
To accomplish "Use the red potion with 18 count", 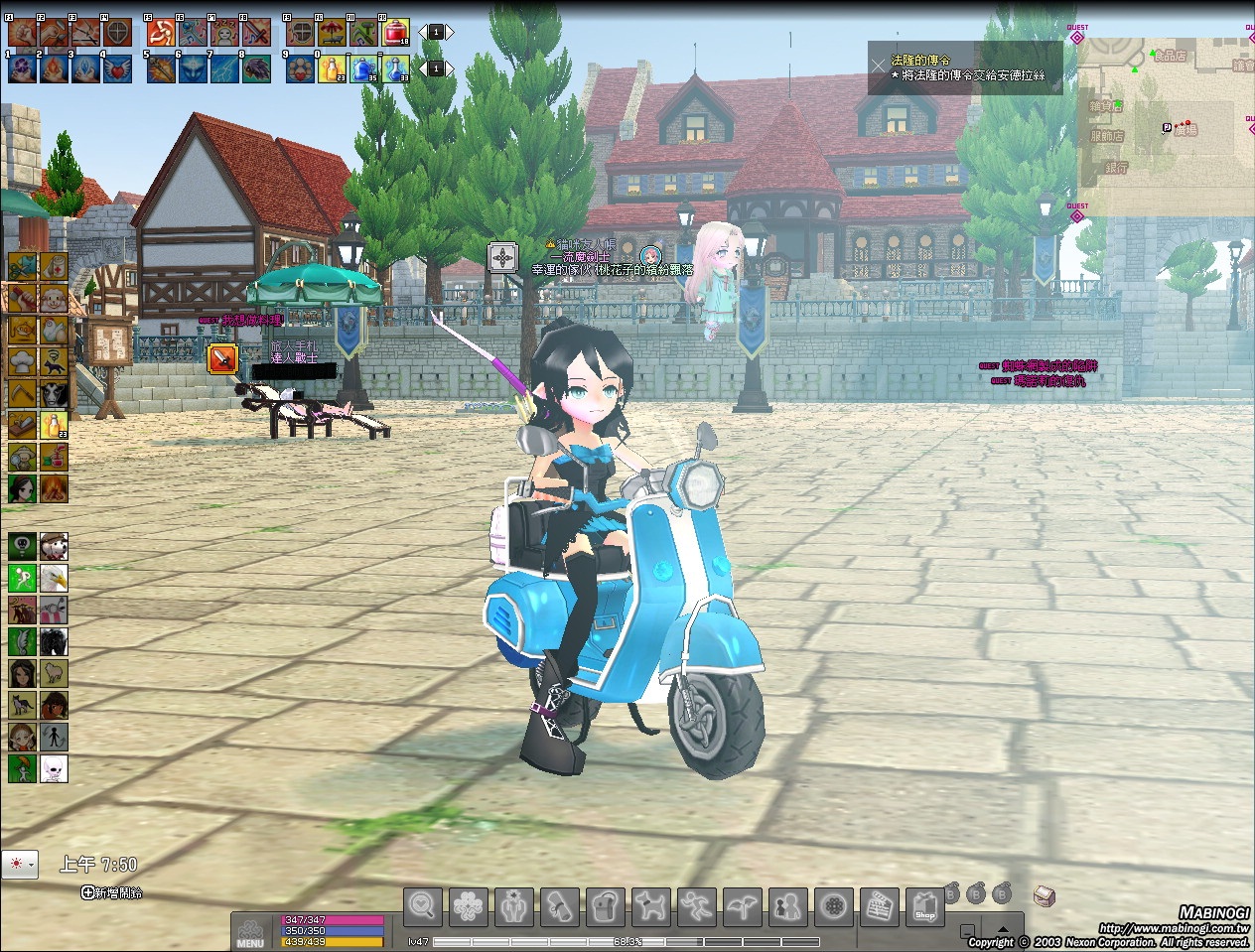I will click(395, 33).
